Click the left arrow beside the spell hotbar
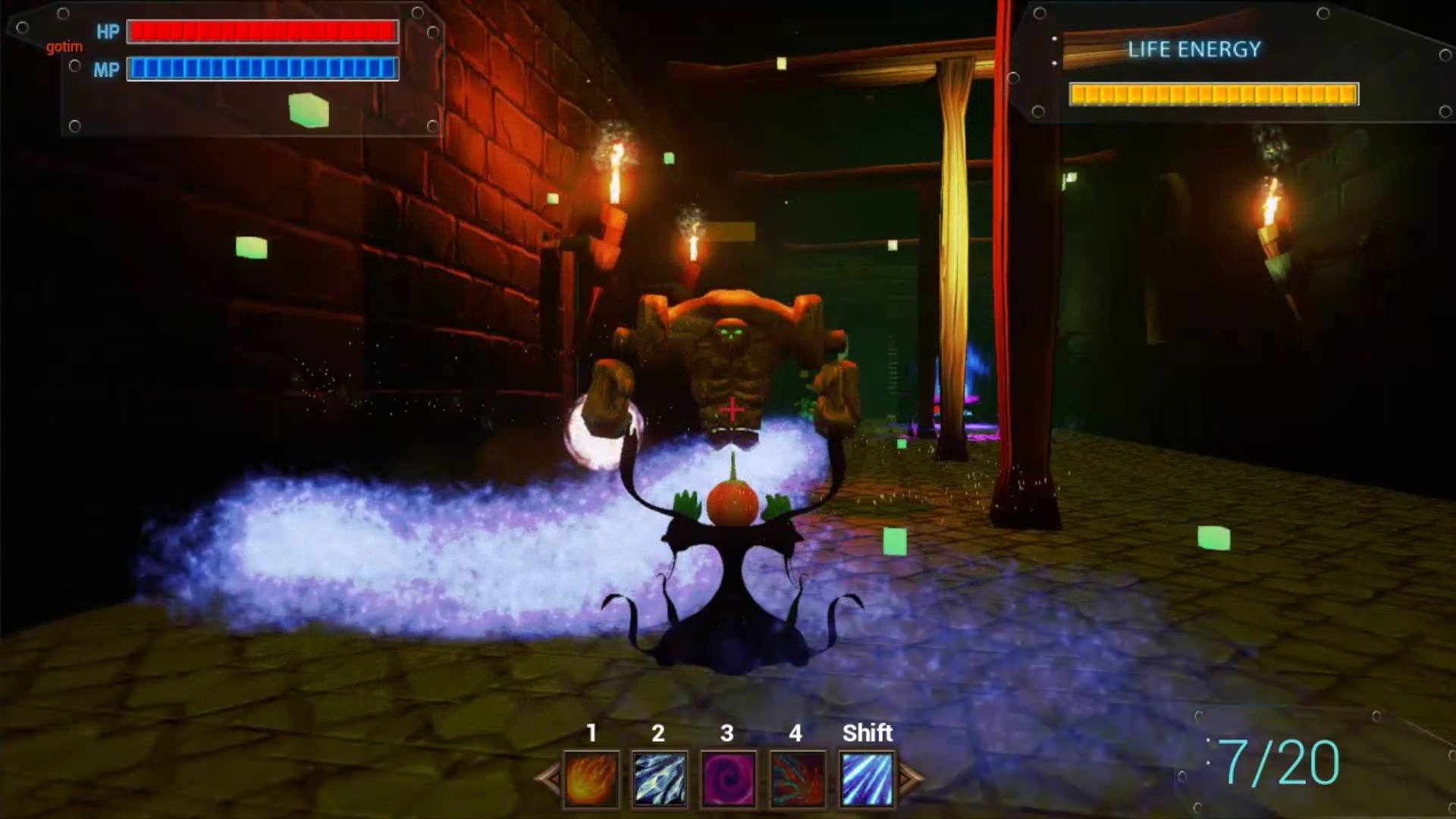This screenshot has width=1456, height=819. 548,777
